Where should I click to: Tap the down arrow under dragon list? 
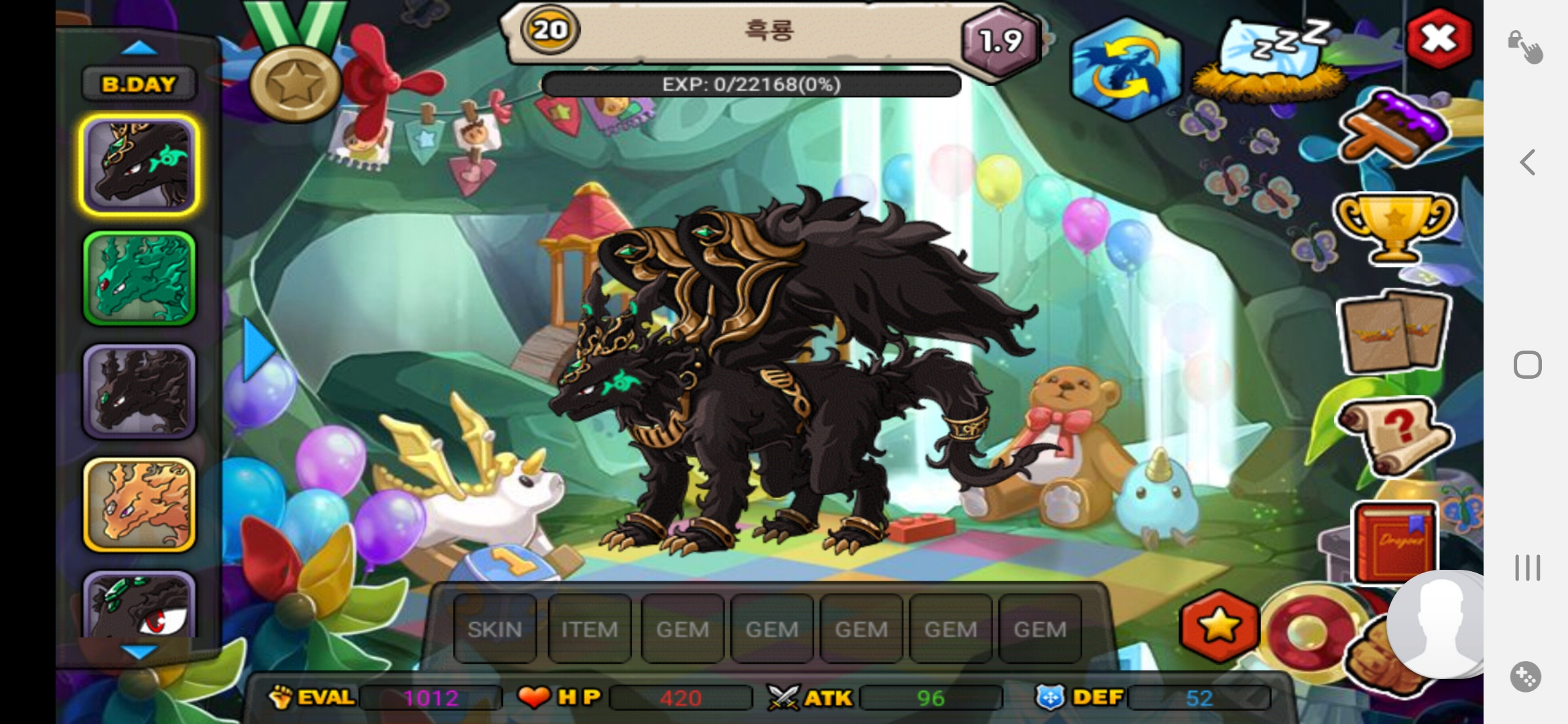(139, 651)
